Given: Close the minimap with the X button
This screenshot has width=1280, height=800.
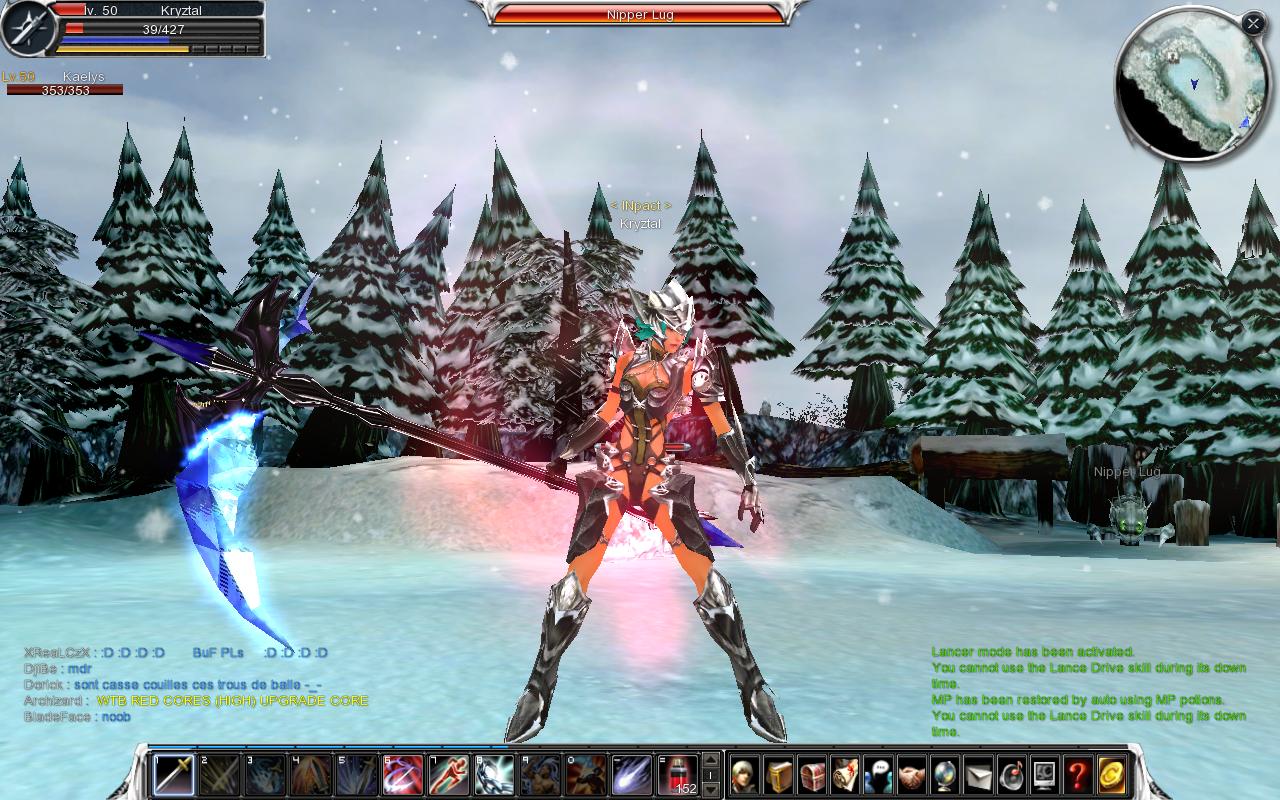Looking at the screenshot, I should (x=1253, y=23).
